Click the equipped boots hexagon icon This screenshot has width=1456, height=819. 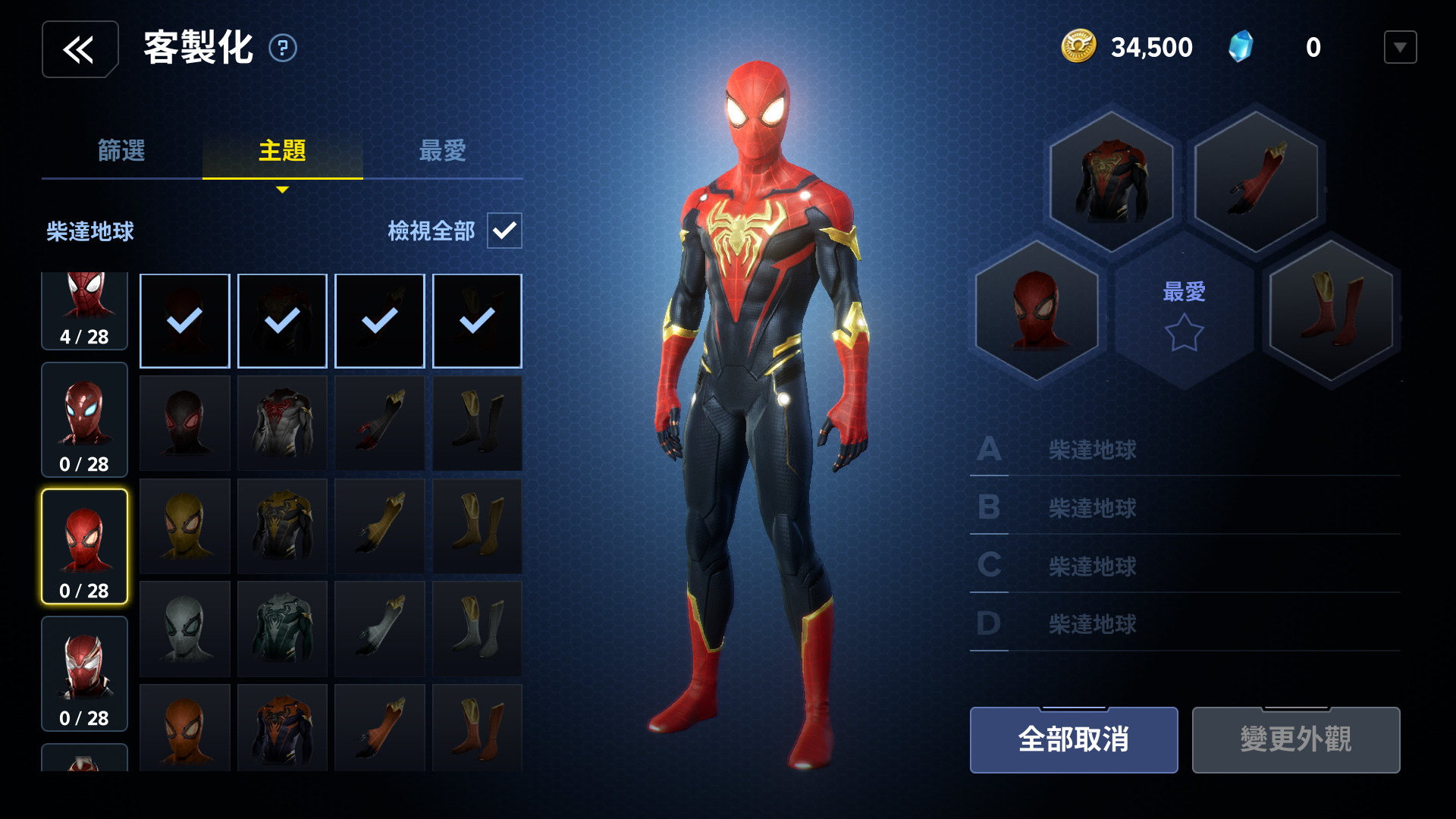(1329, 311)
